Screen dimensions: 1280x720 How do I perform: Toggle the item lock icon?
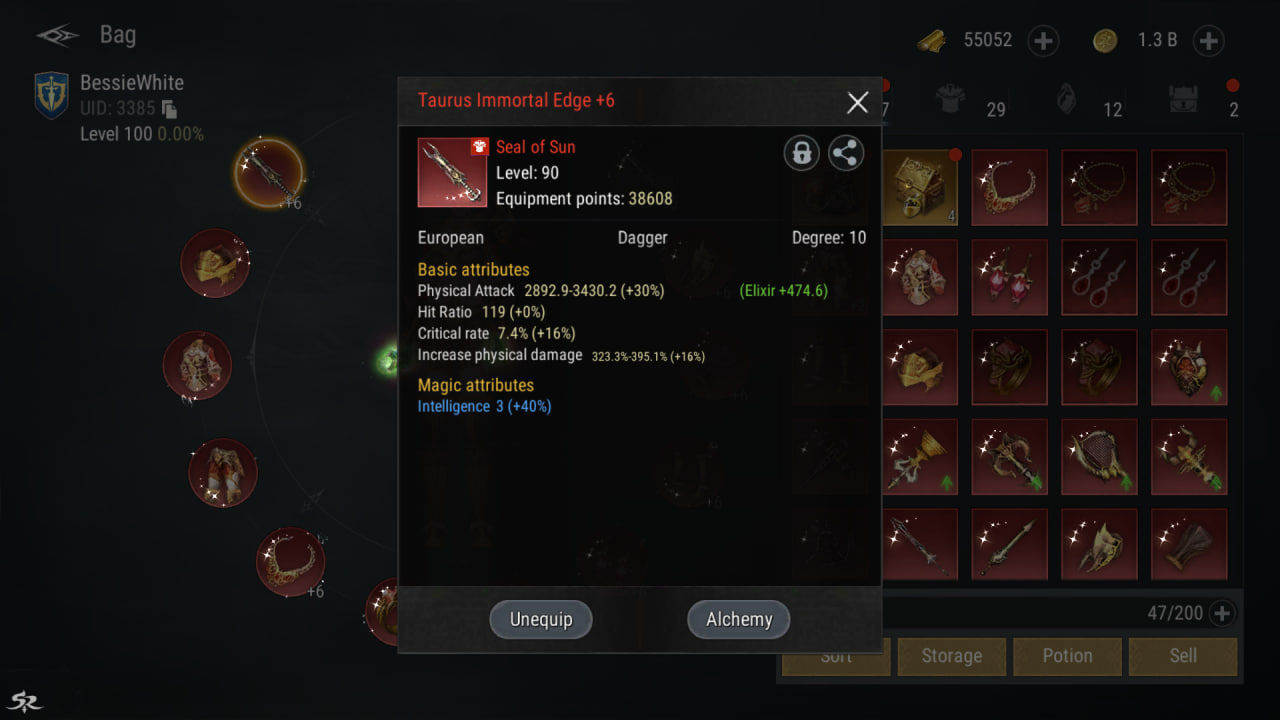(x=801, y=153)
